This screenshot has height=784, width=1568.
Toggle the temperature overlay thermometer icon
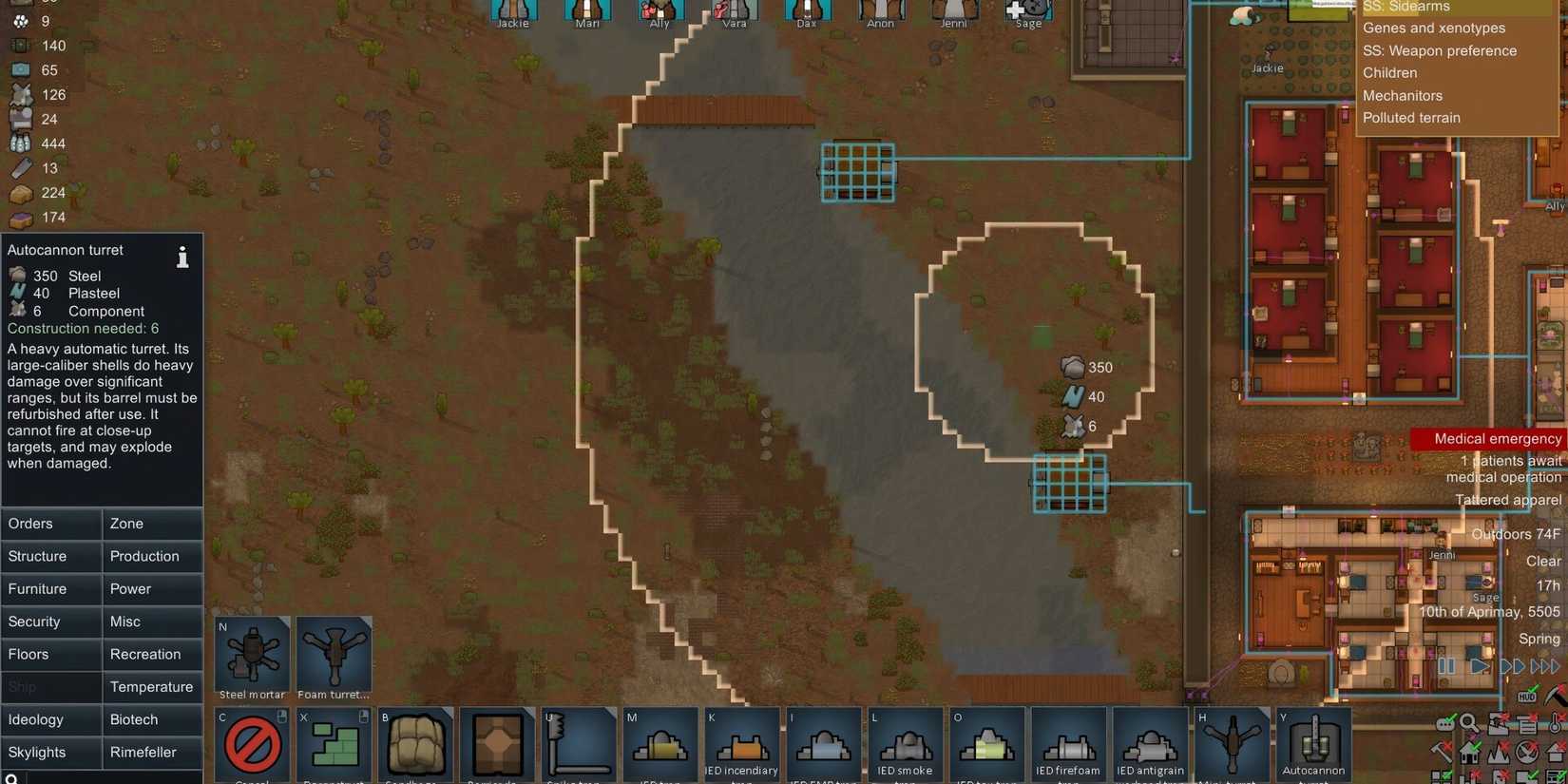(1555, 723)
